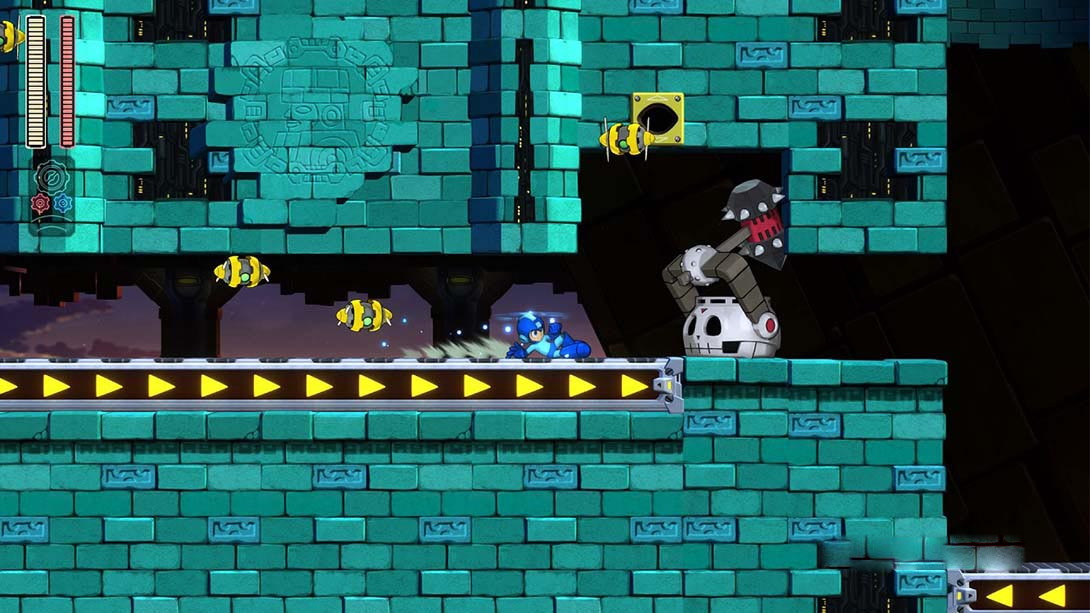
Task: Activate the red Power Gear icon
Action: 40,204
